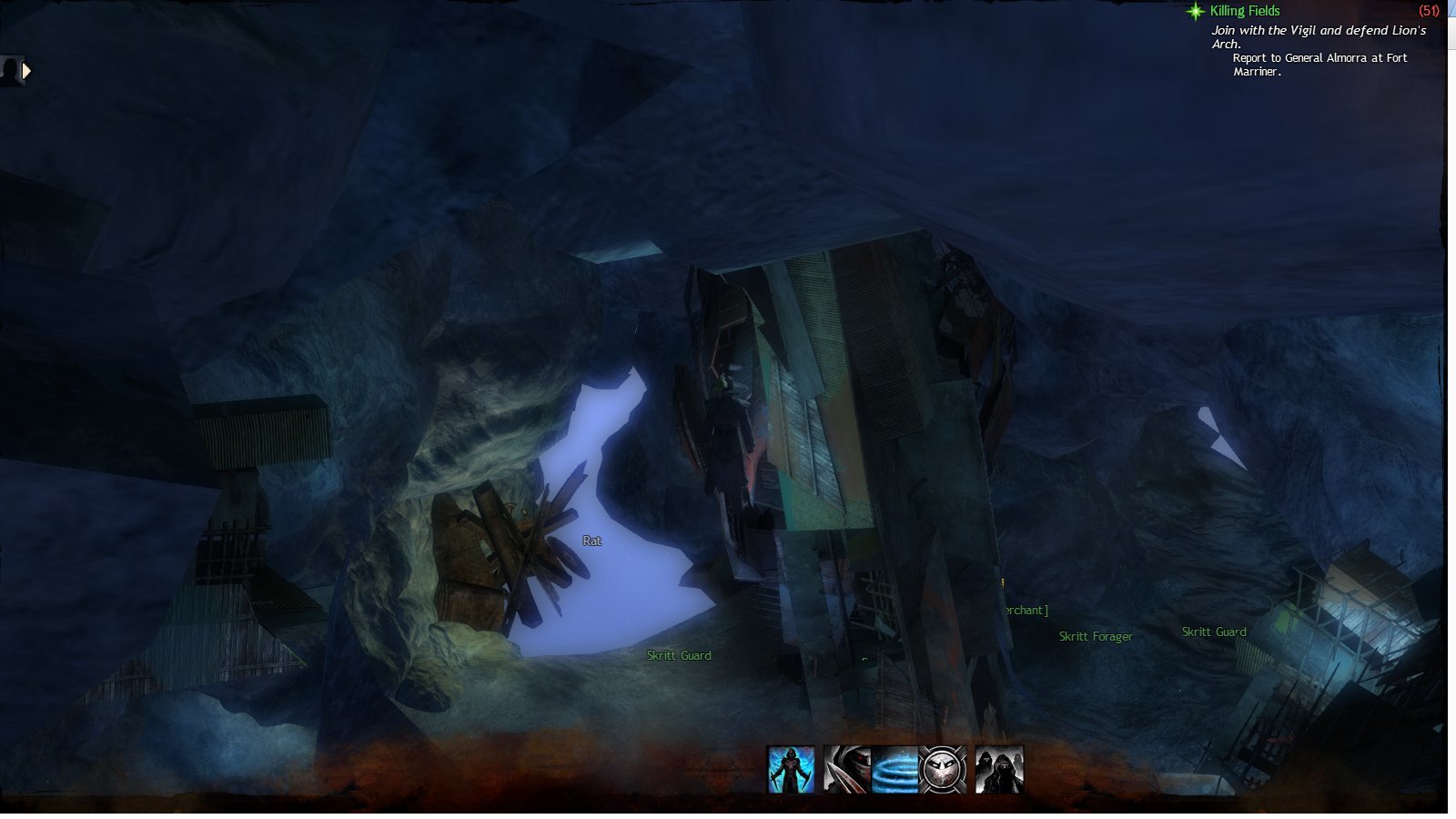Trigger the masked face signet skill
This screenshot has width=1456, height=819.
[x=943, y=770]
